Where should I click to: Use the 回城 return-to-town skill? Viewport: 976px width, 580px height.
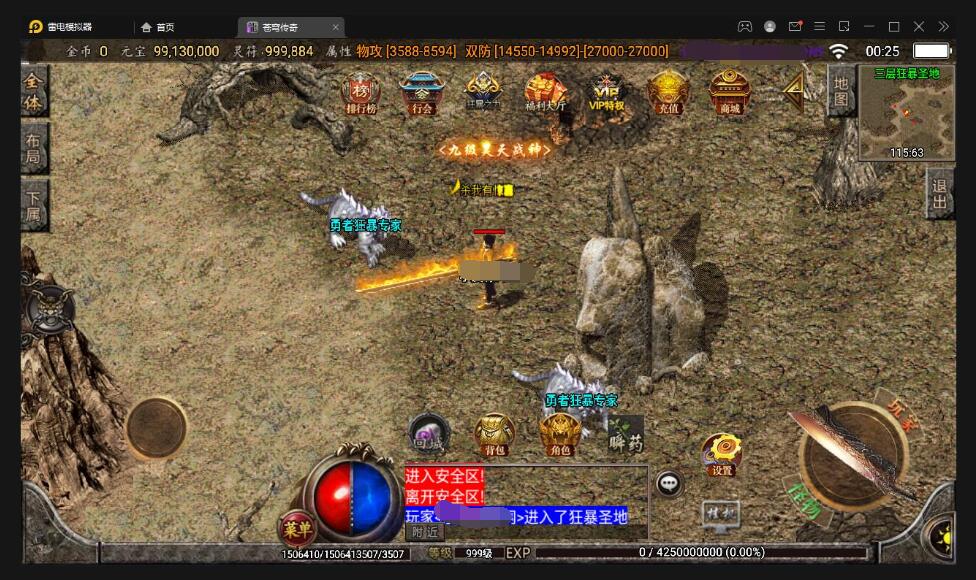[x=430, y=434]
